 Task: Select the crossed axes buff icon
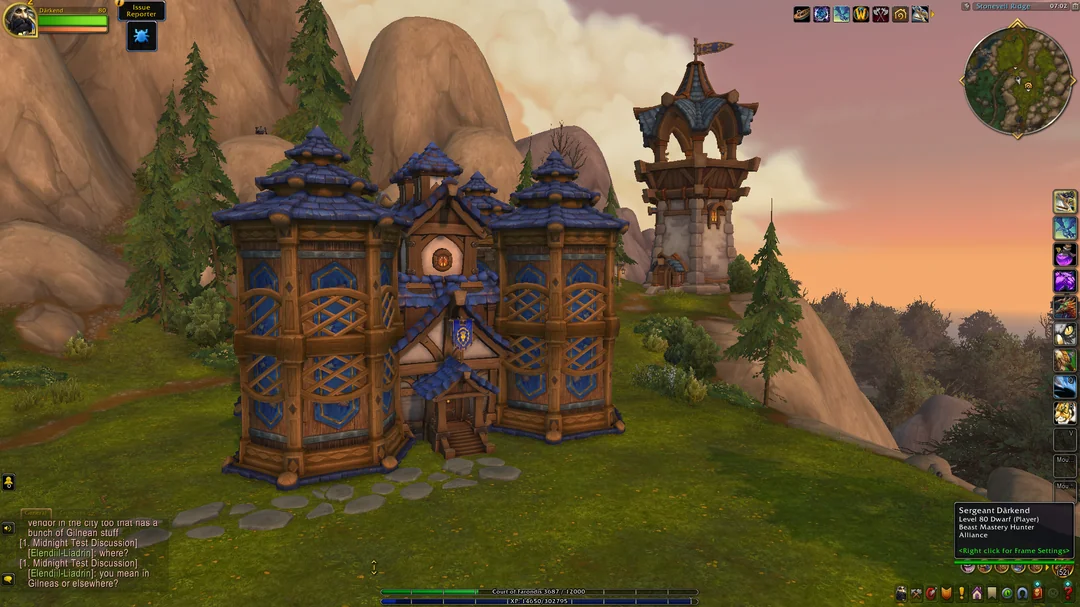pyautogui.click(x=880, y=14)
